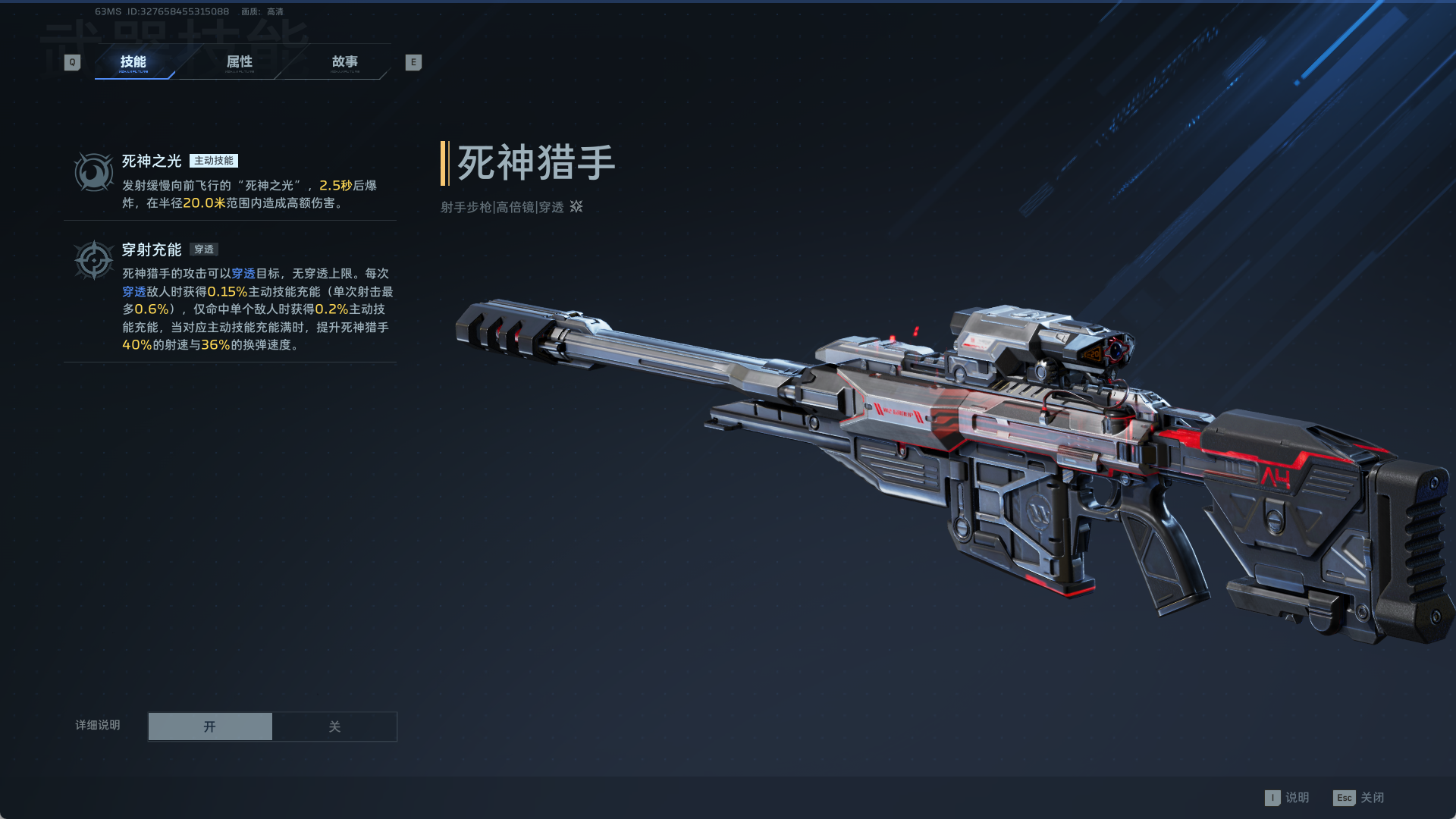Open the 说明 help button
The width and height of the screenshot is (1456, 819).
click(1287, 798)
